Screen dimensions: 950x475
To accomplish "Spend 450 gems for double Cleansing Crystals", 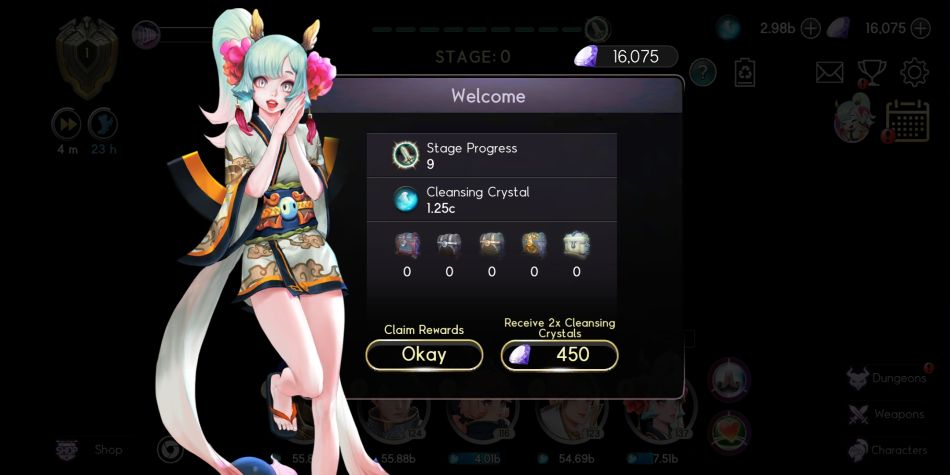I will tap(559, 355).
